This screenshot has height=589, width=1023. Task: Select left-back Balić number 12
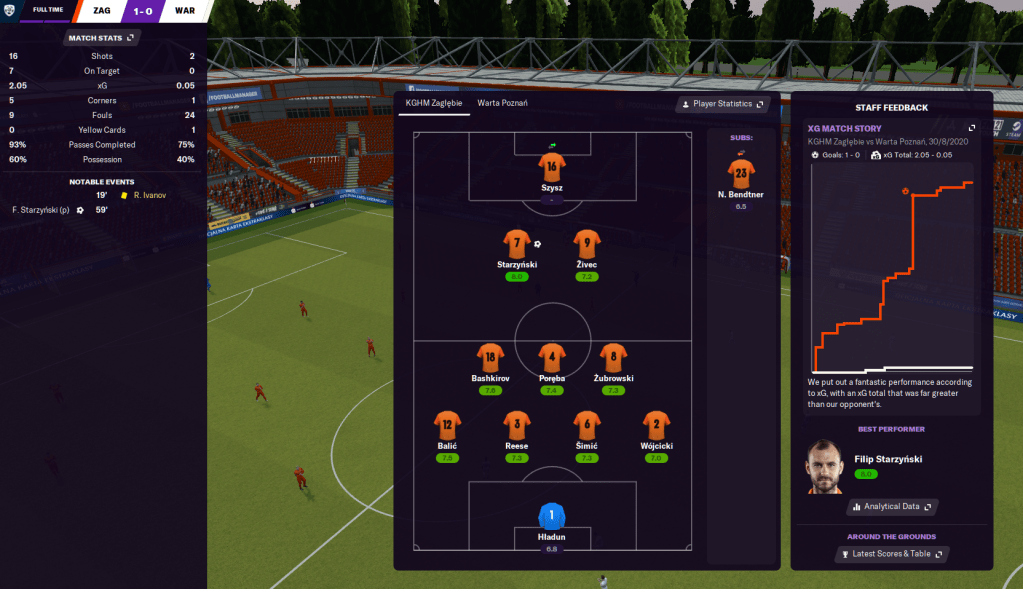pos(447,424)
